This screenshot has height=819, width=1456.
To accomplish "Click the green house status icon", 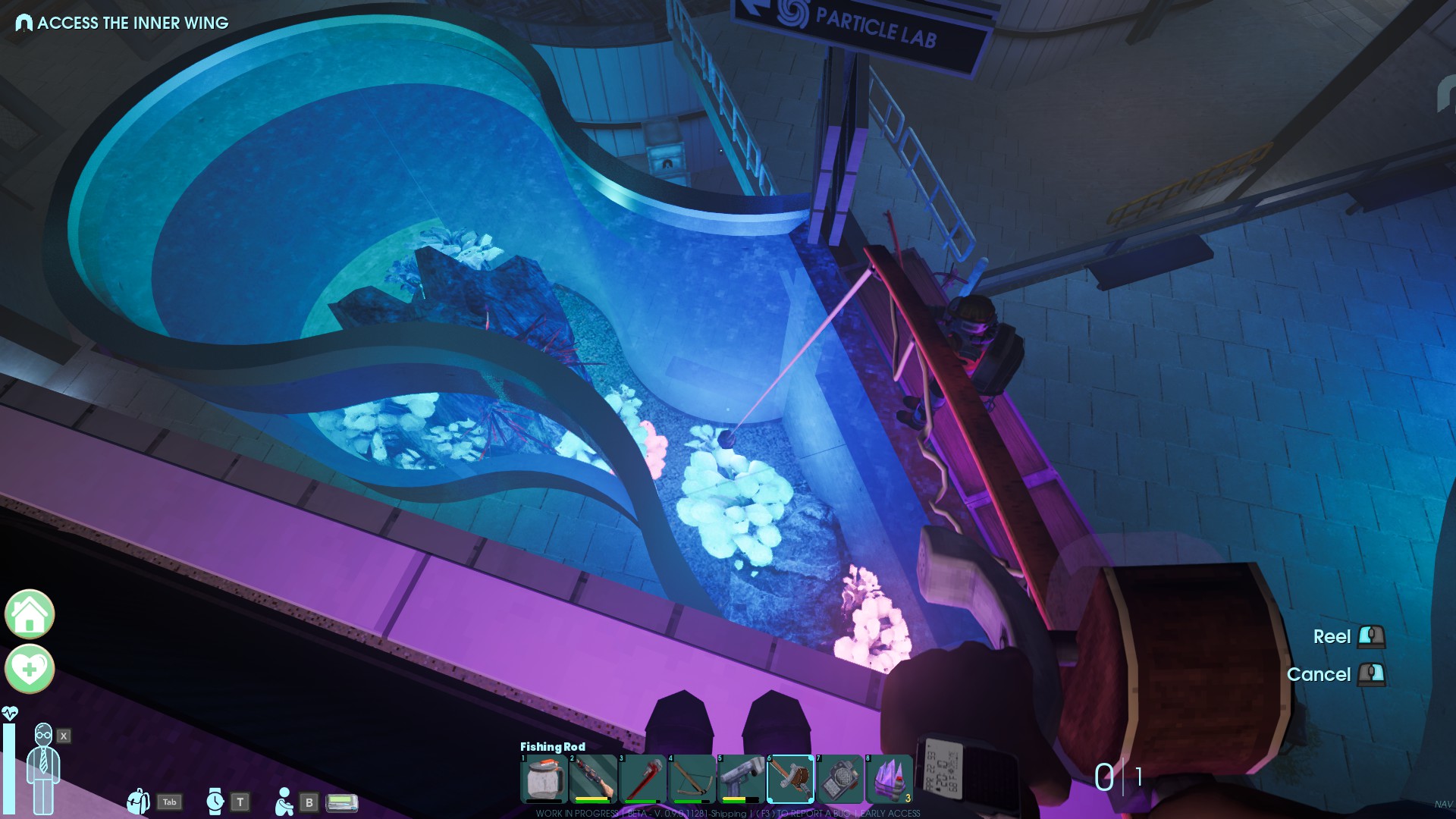I will click(30, 614).
